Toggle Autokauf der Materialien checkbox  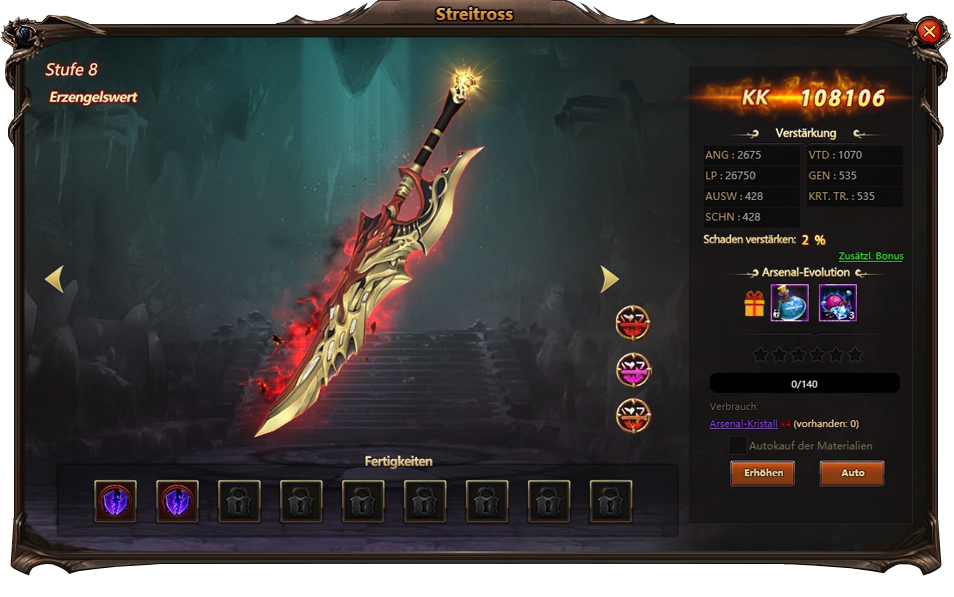(x=738, y=445)
